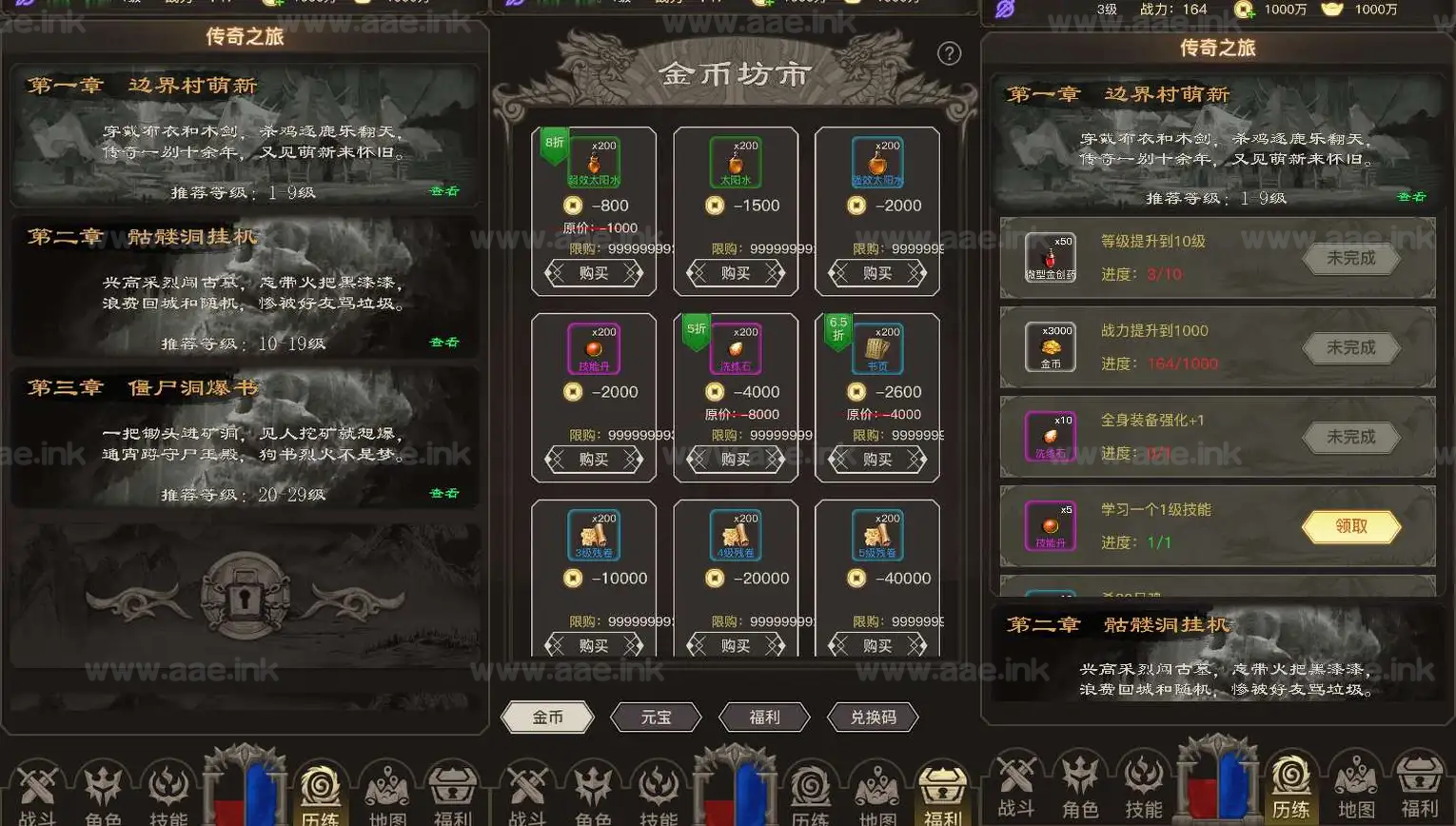Claim the 学习一个1级技能 quest reward
Screen dimensions: 1456x826
(x=1350, y=526)
